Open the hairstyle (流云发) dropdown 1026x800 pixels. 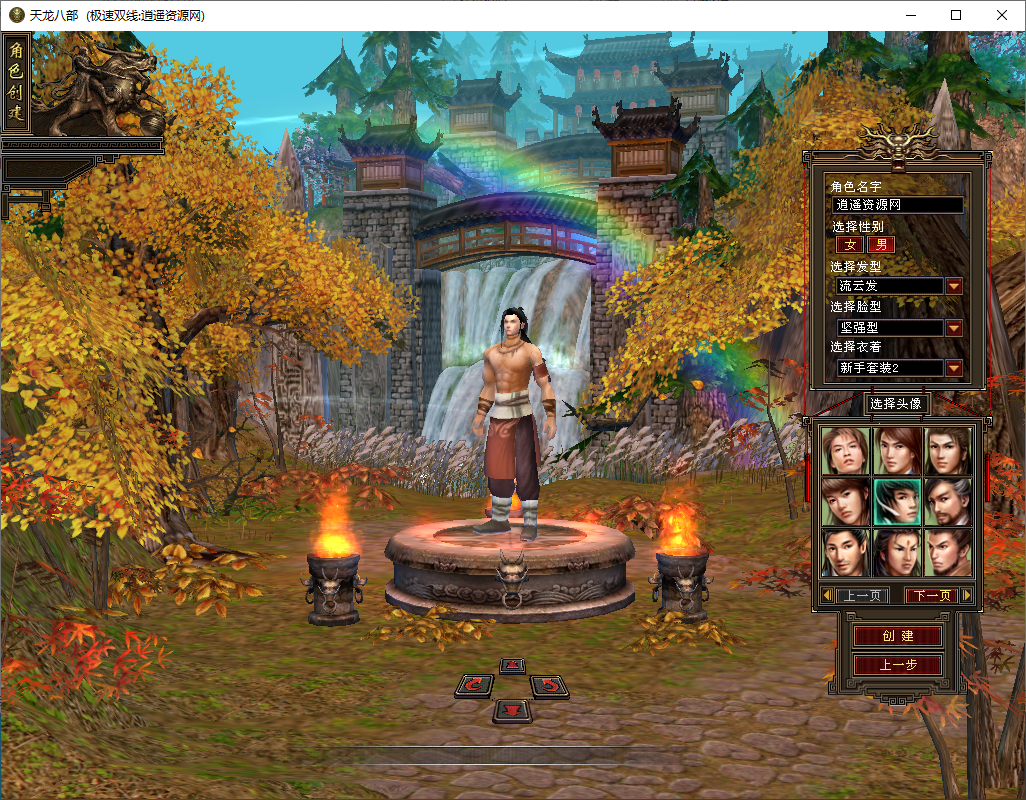coord(954,286)
